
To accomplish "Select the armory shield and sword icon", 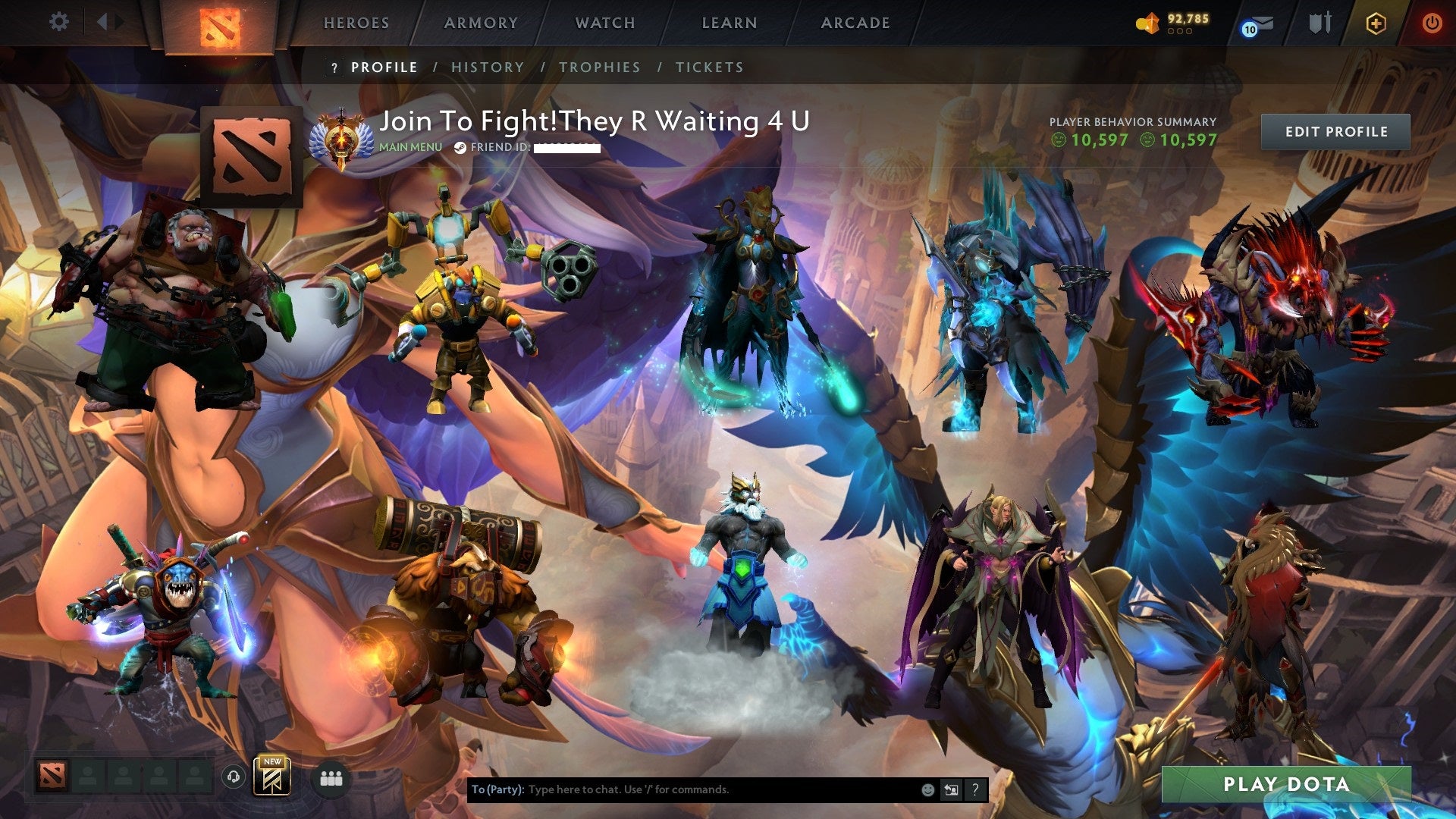I will tap(1319, 23).
